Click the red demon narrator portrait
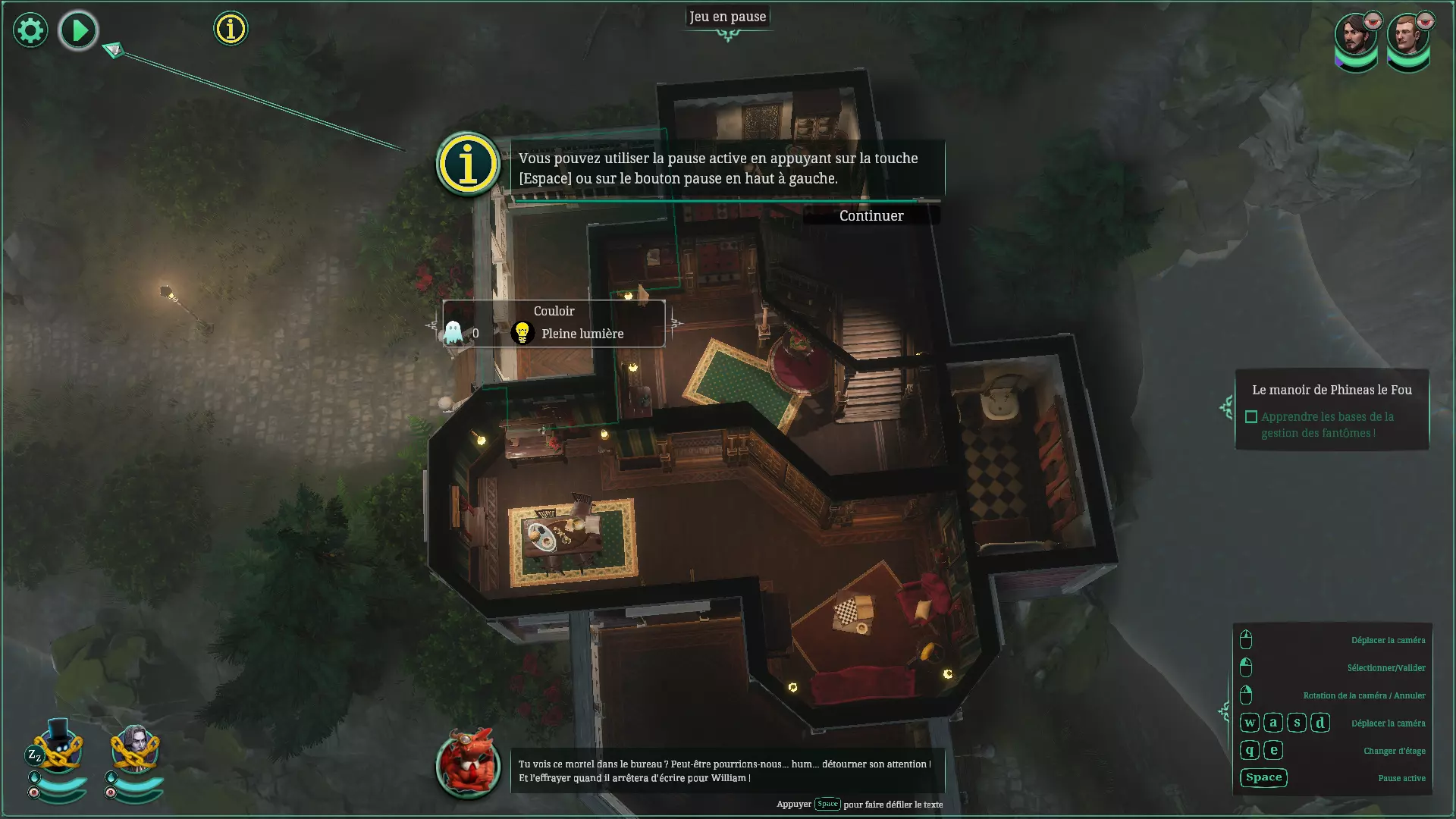The width and height of the screenshot is (1456, 819). [468, 763]
